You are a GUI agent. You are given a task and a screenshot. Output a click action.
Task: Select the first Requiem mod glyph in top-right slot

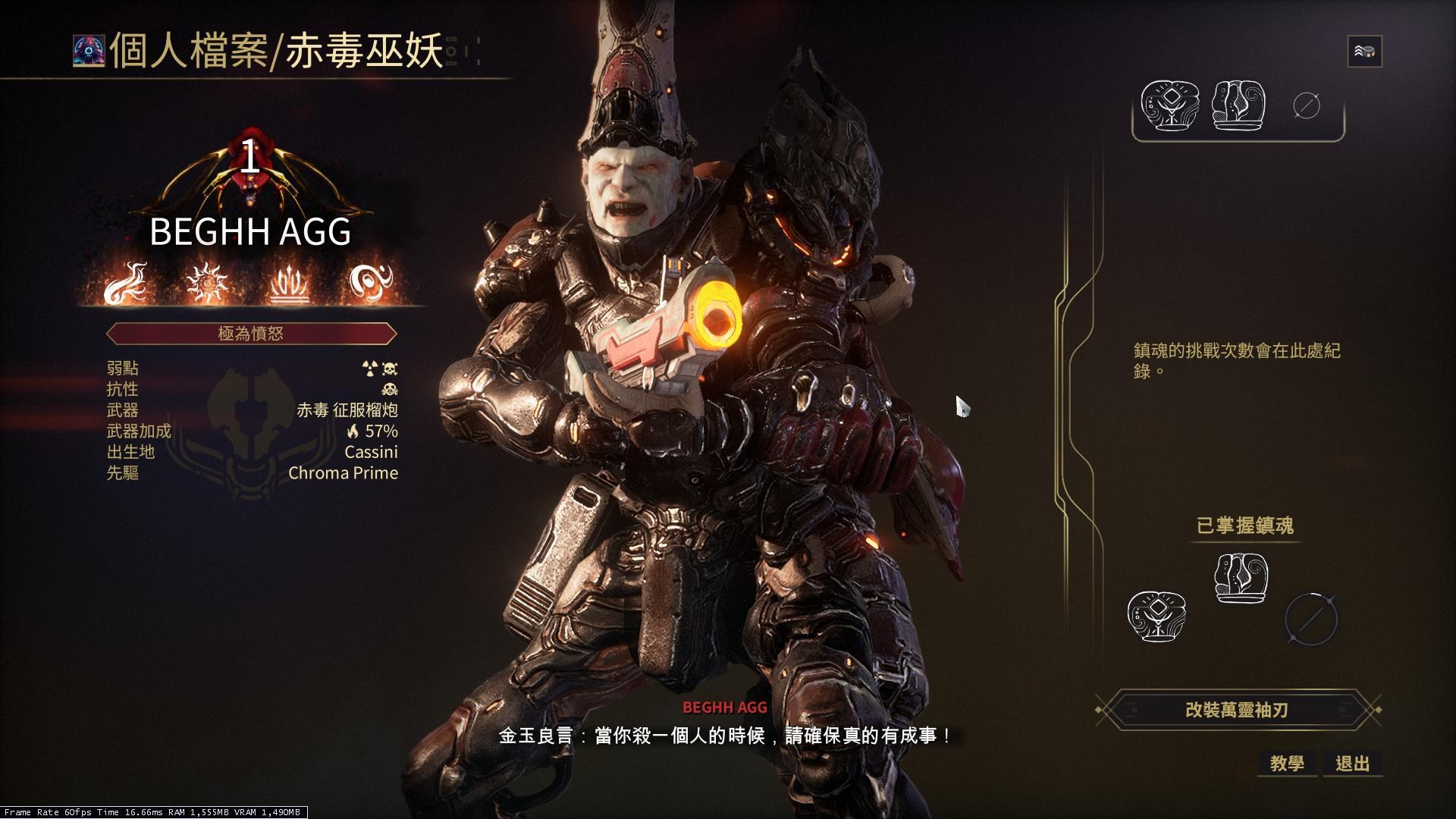[1171, 106]
